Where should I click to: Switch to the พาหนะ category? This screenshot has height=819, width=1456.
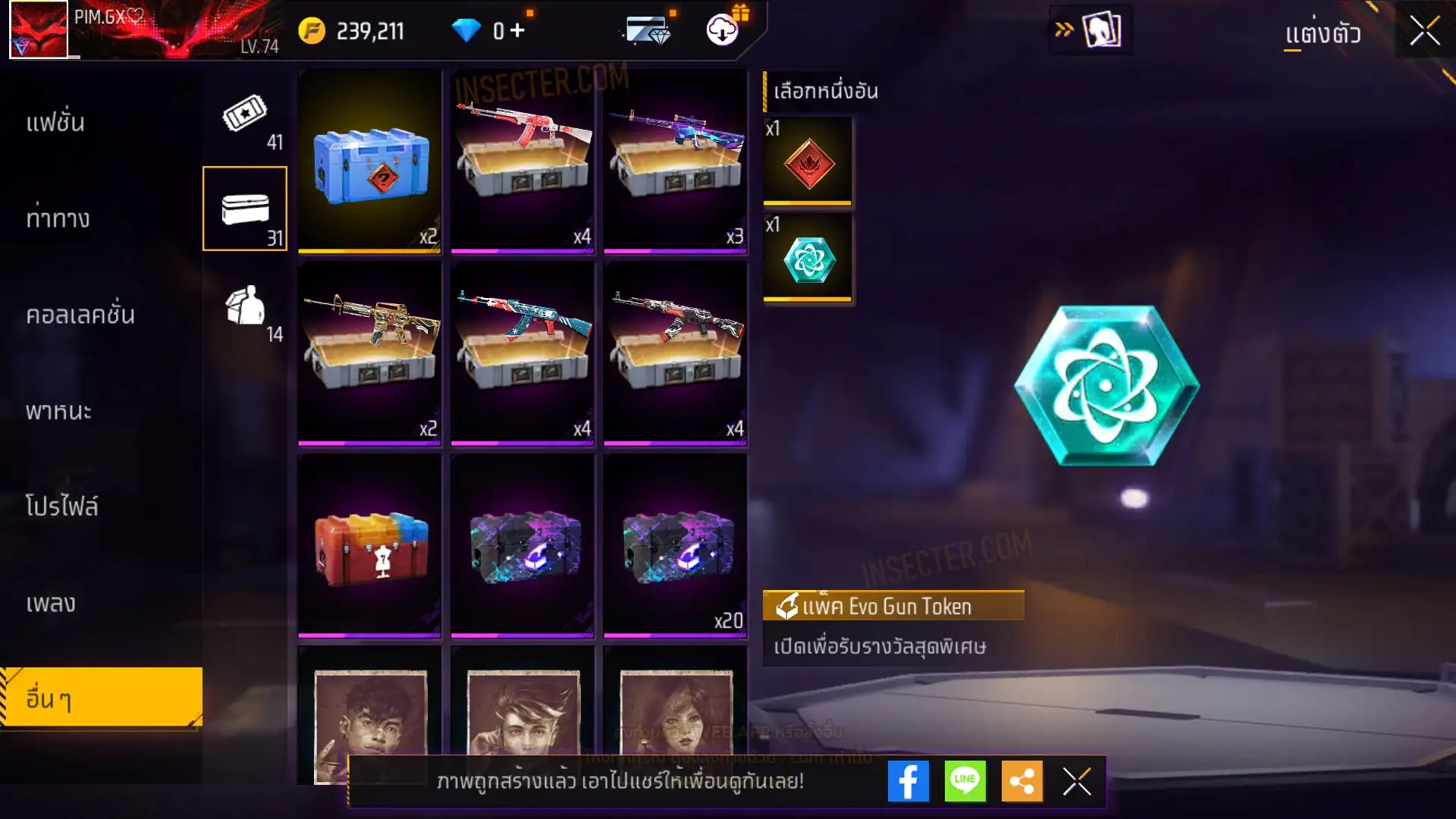pyautogui.click(x=58, y=411)
